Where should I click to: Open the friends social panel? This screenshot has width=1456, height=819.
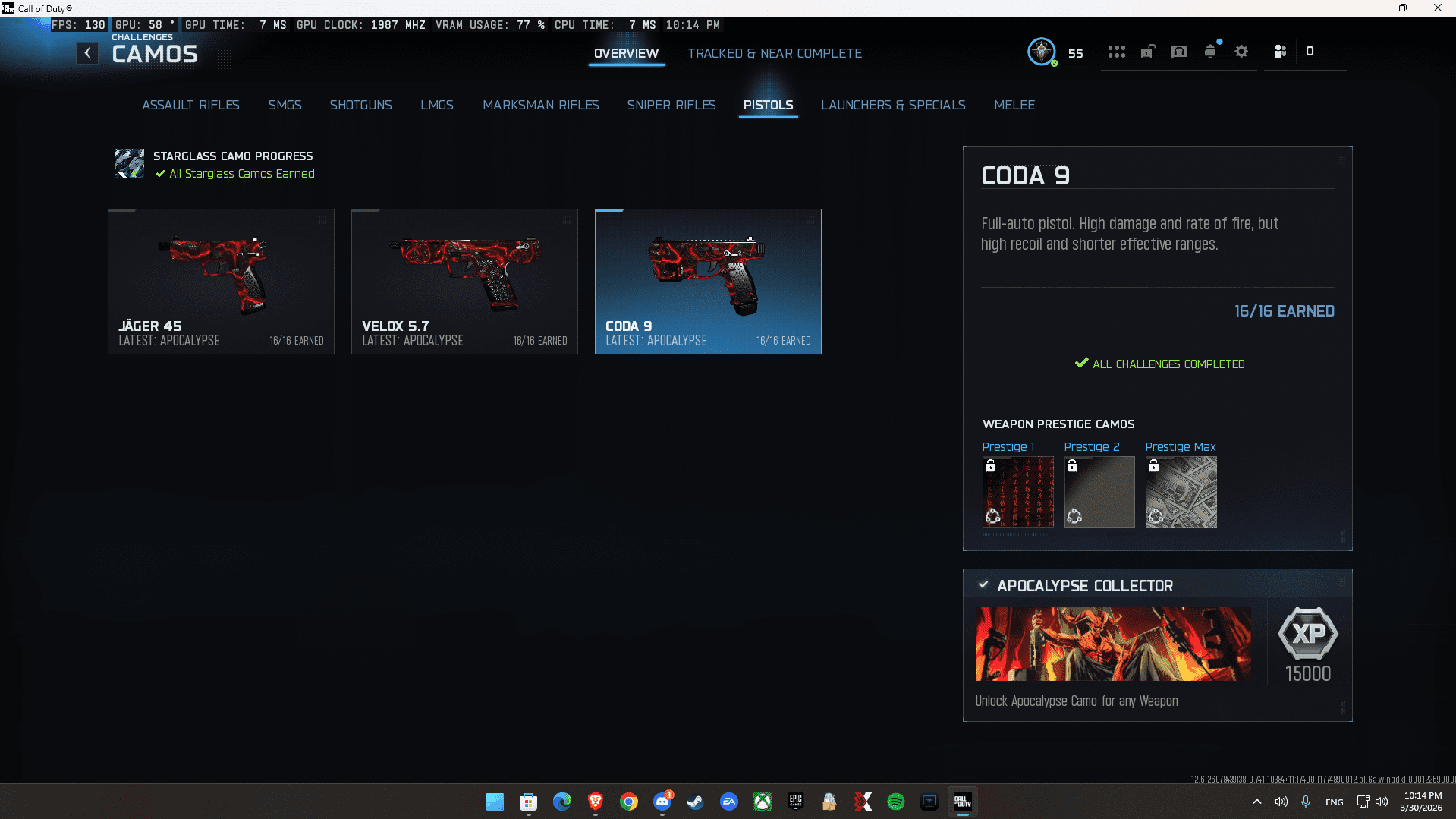click(1280, 51)
